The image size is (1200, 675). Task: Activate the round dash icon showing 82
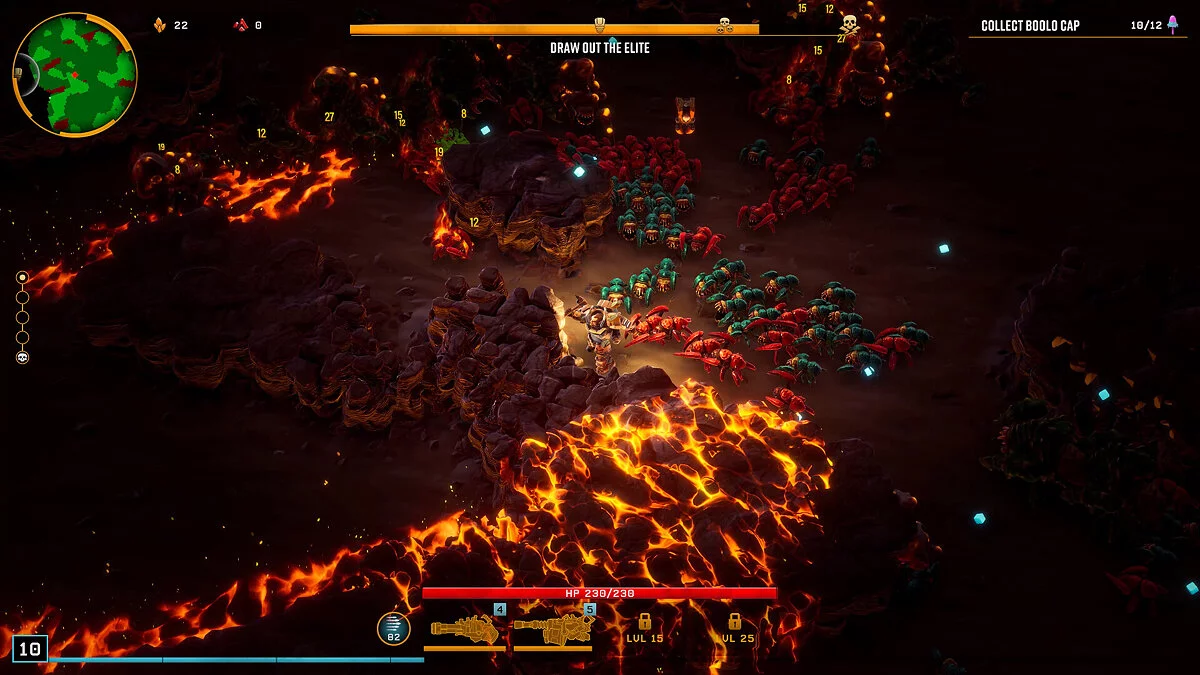[394, 628]
